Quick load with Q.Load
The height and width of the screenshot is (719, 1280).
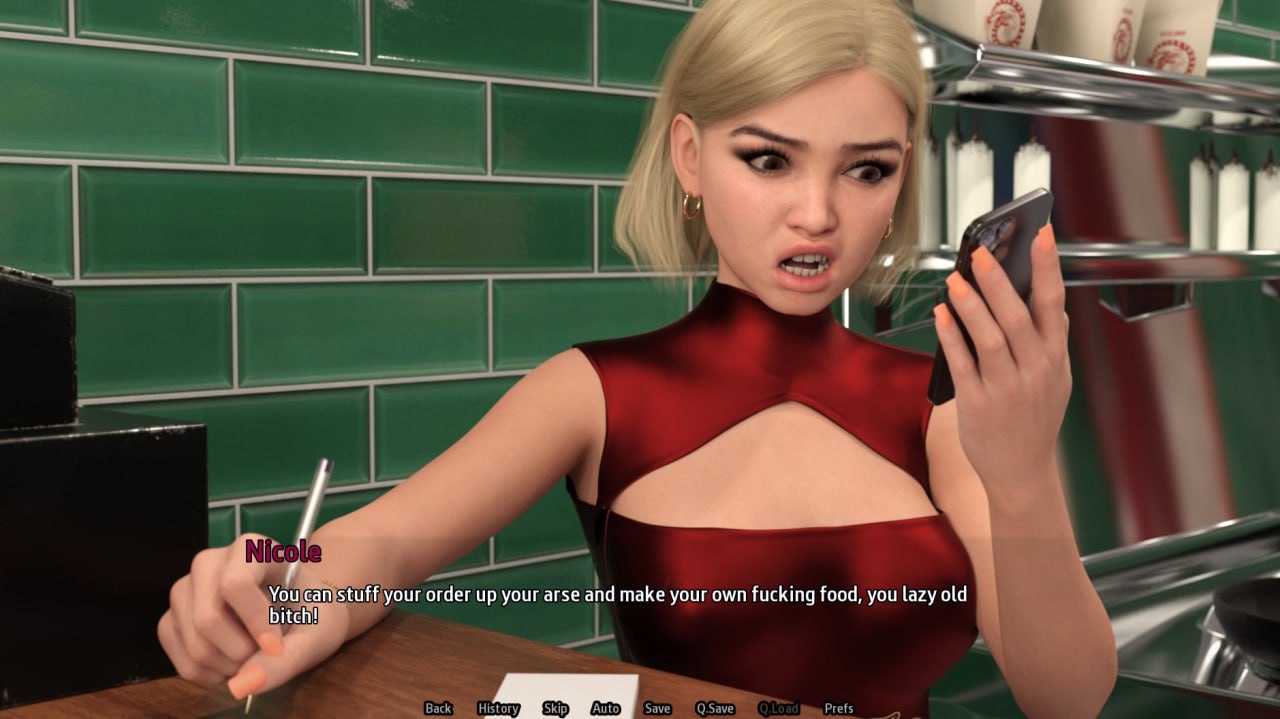click(778, 708)
